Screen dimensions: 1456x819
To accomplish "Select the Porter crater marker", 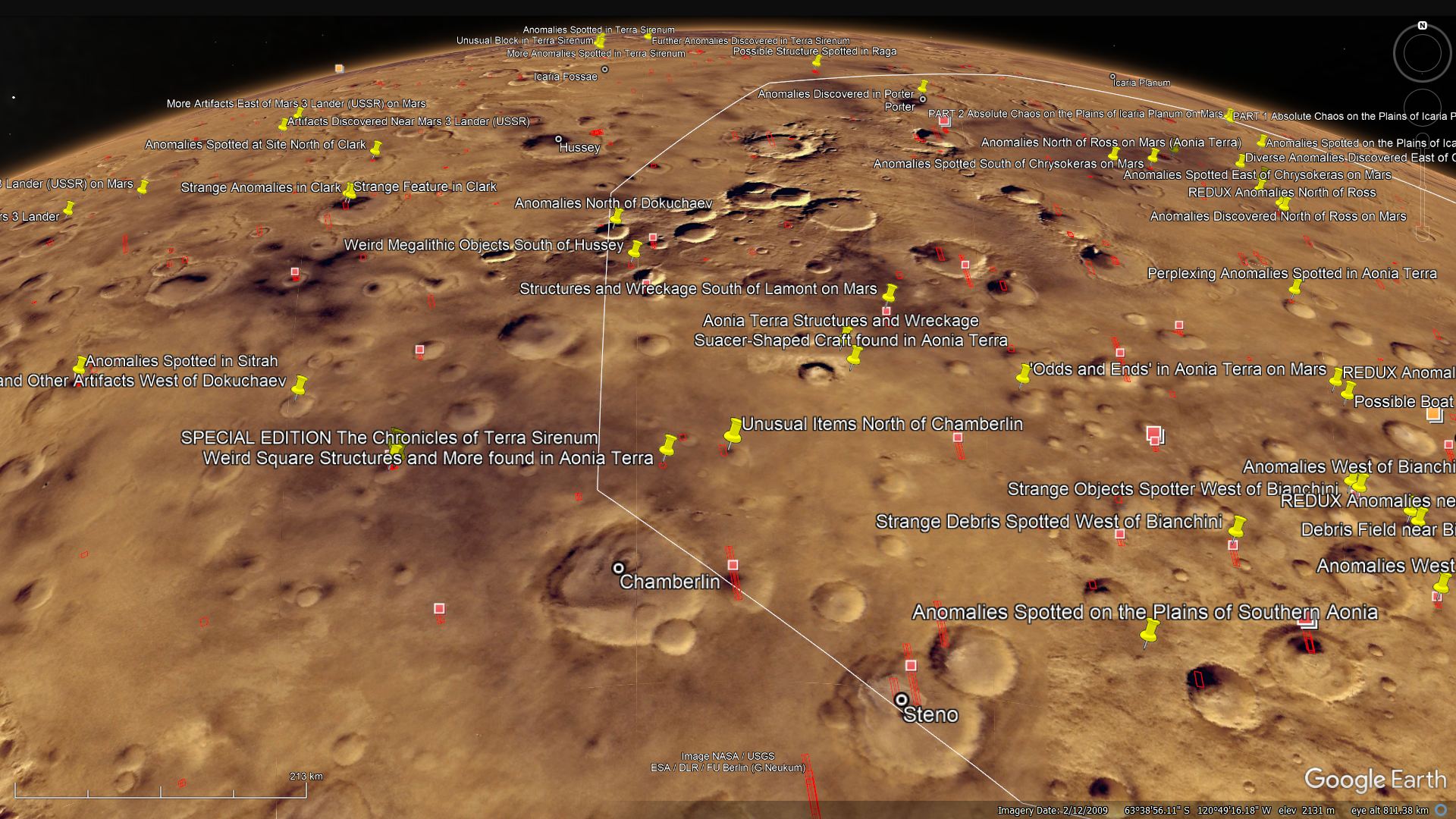I will (x=923, y=99).
